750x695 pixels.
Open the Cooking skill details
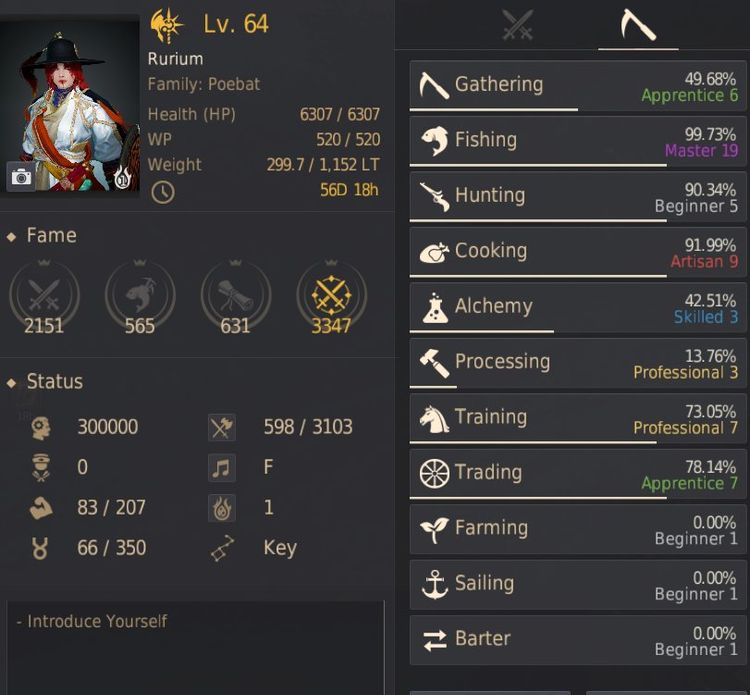pos(579,252)
